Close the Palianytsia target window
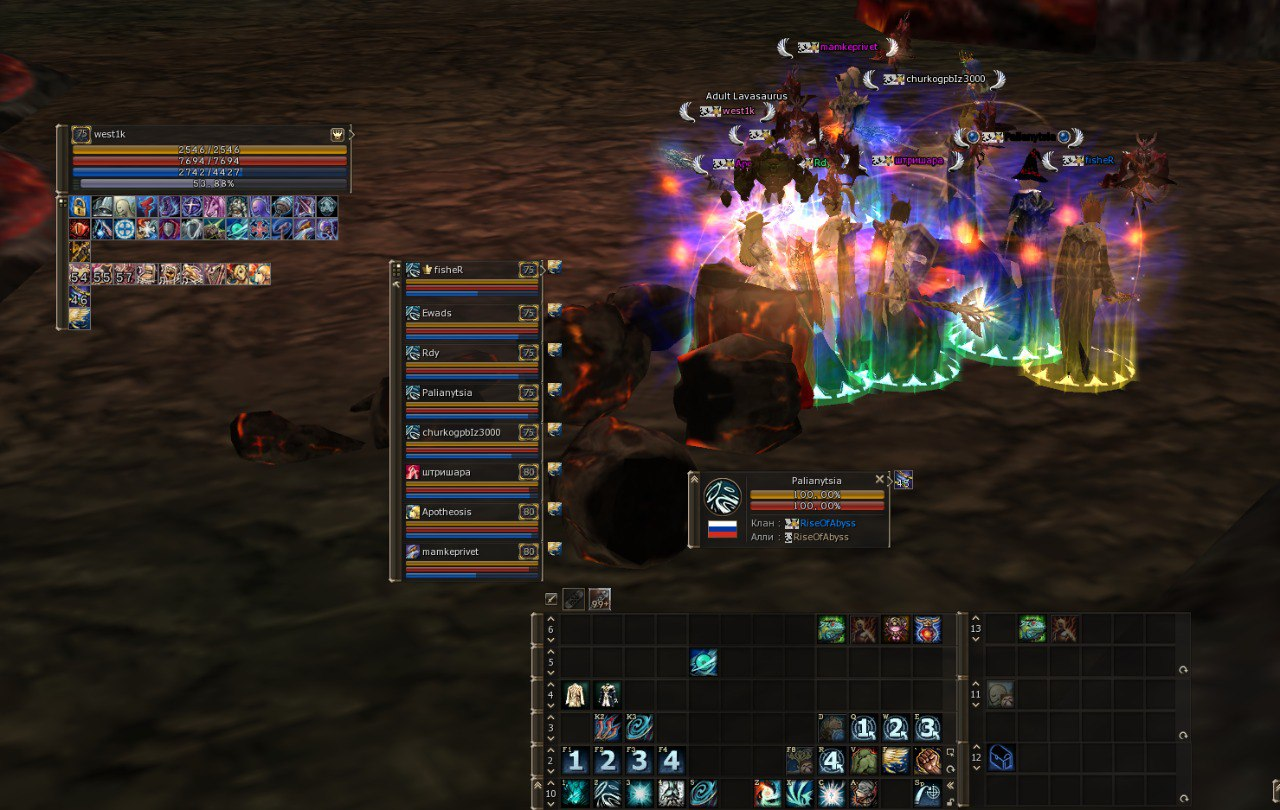Image resolution: width=1280 pixels, height=810 pixels. [x=880, y=480]
